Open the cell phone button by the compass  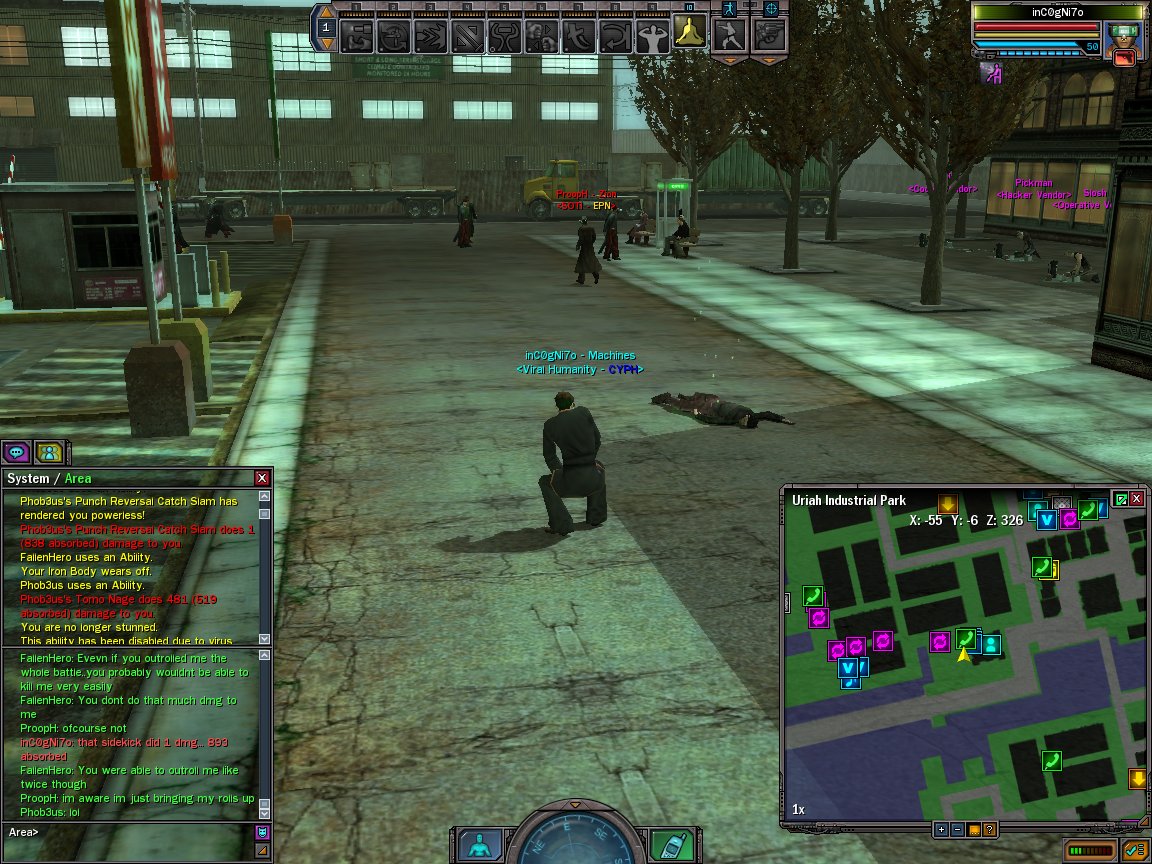tap(671, 843)
